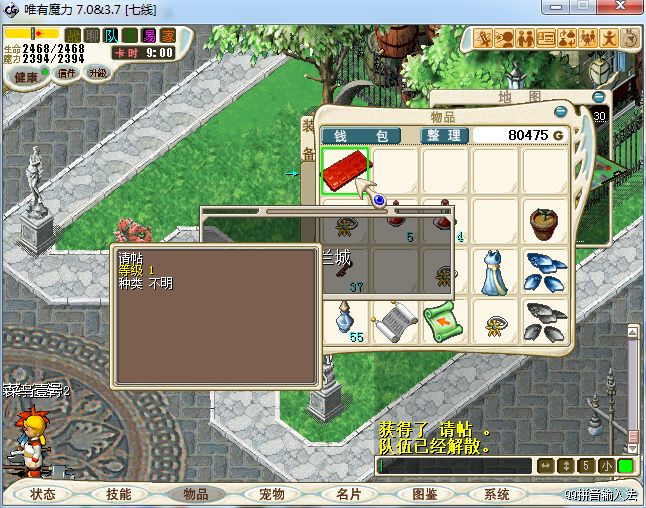Select the blue dress item slot
The image size is (646, 508).
(x=495, y=271)
